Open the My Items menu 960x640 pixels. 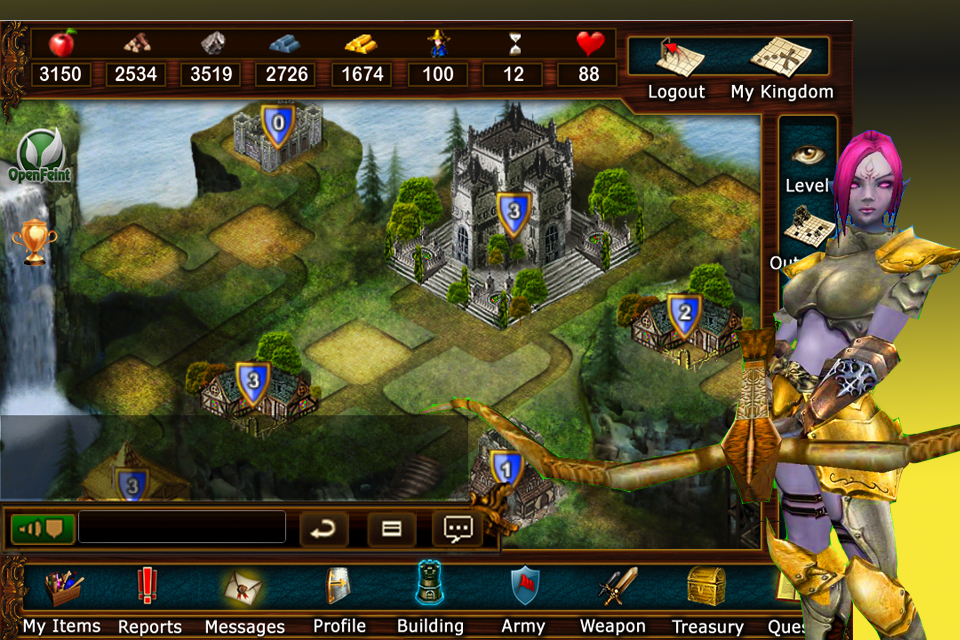coord(62,598)
